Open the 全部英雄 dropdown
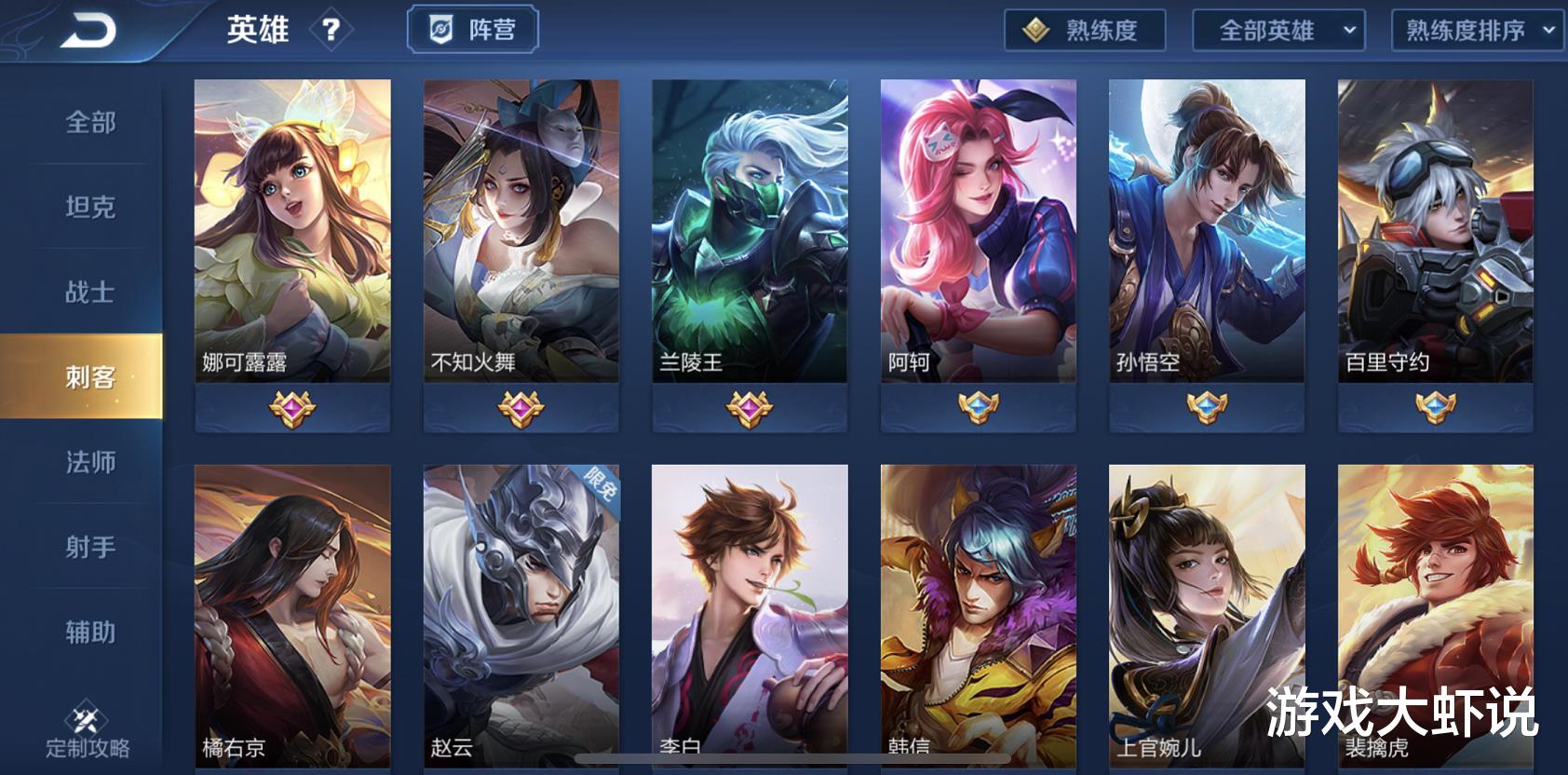 [x=1279, y=31]
